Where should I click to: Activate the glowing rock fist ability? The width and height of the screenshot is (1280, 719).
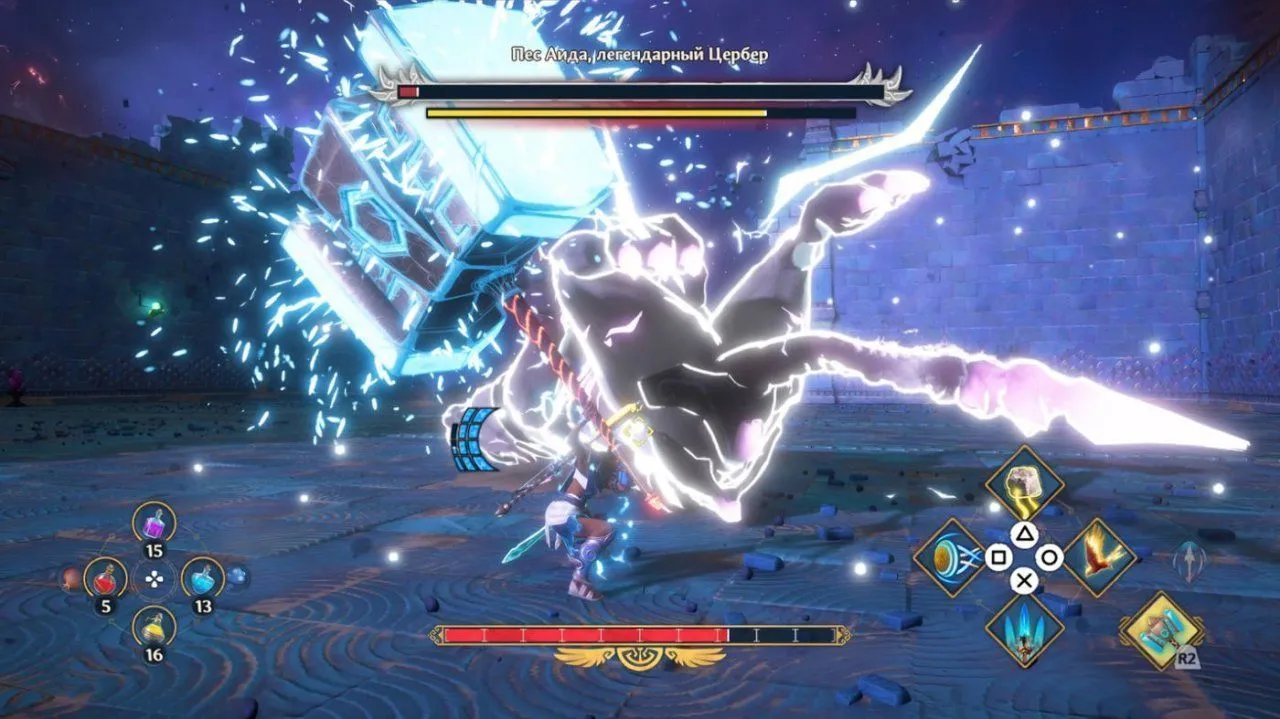coord(1023,482)
